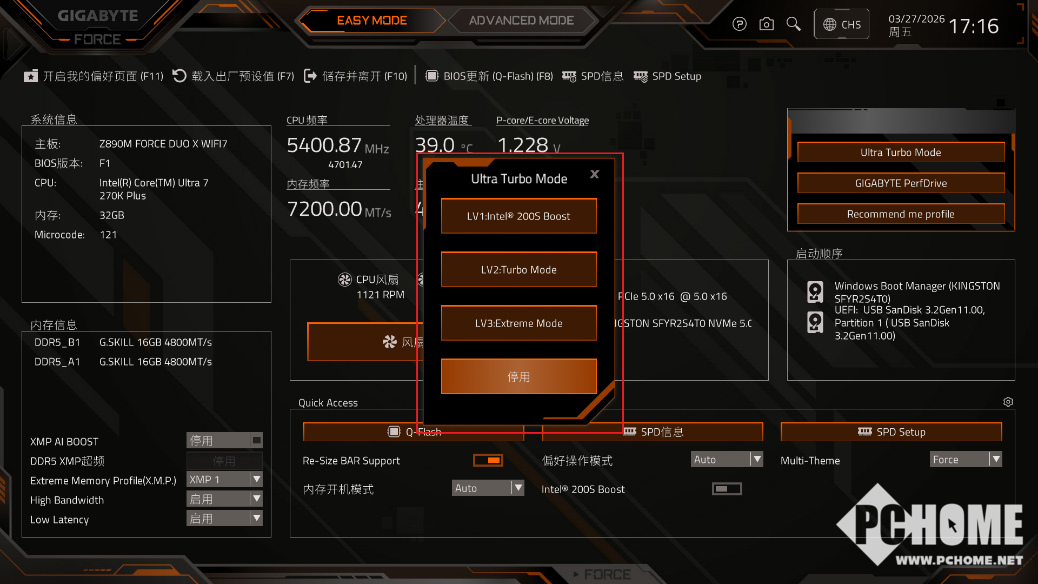Image resolution: width=1038 pixels, height=584 pixels.
Task: Open the Multi-Theme dropdown showing Force
Action: click(965, 460)
